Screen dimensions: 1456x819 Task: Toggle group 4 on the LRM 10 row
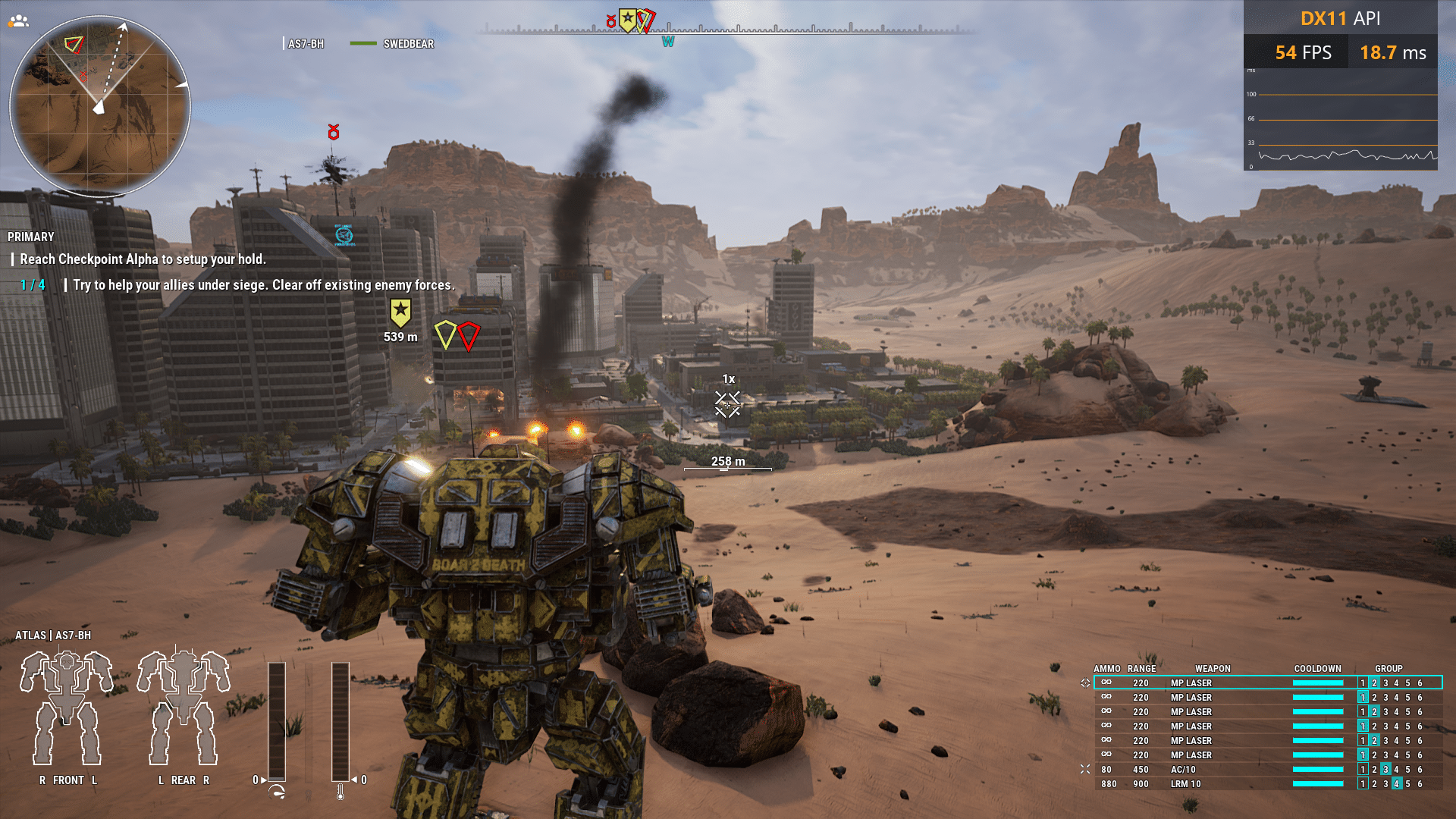click(1397, 784)
